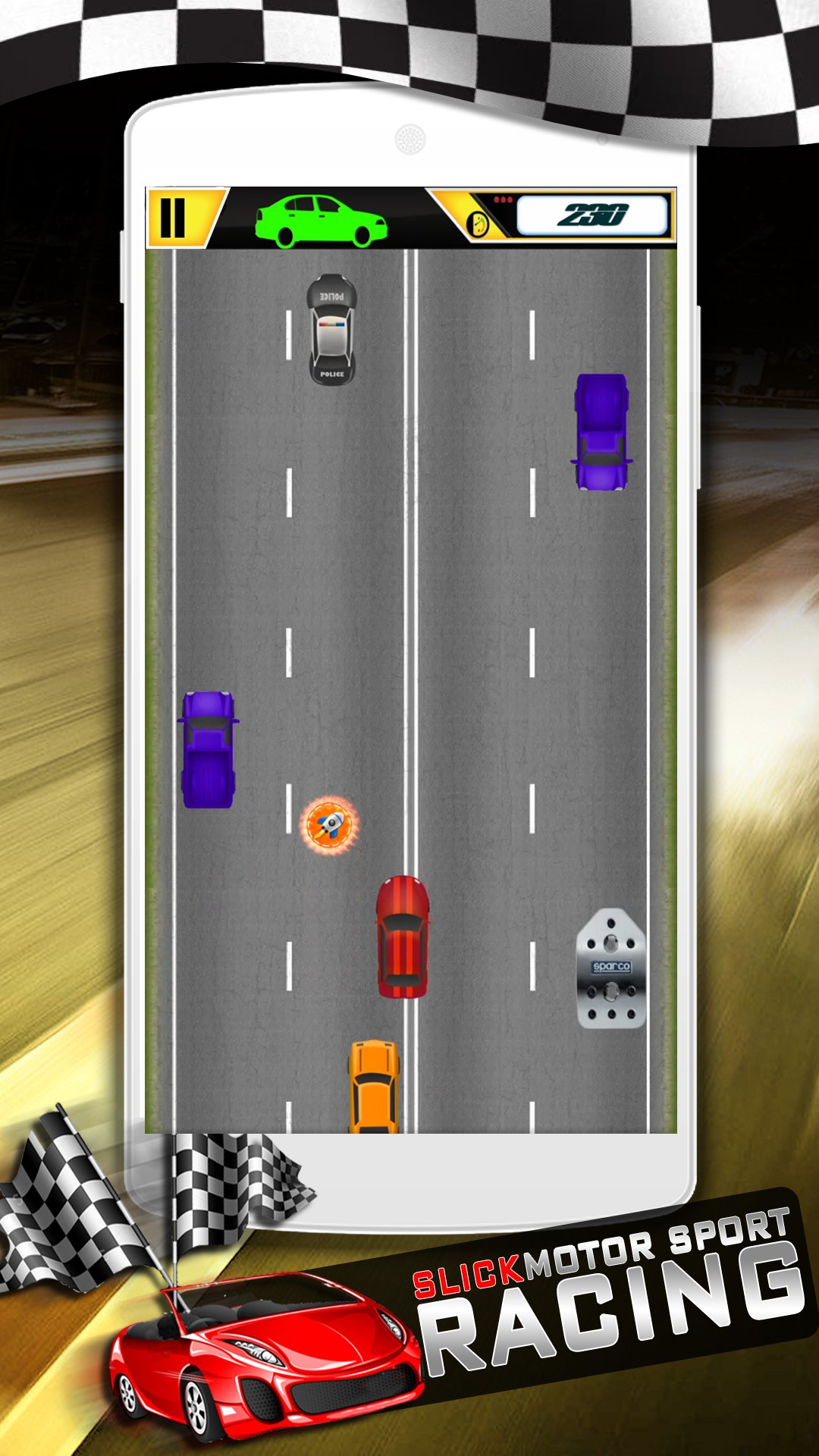Tap the Sparco accelerator pedal
Image resolution: width=819 pixels, height=1456 pixels.
coord(611,968)
